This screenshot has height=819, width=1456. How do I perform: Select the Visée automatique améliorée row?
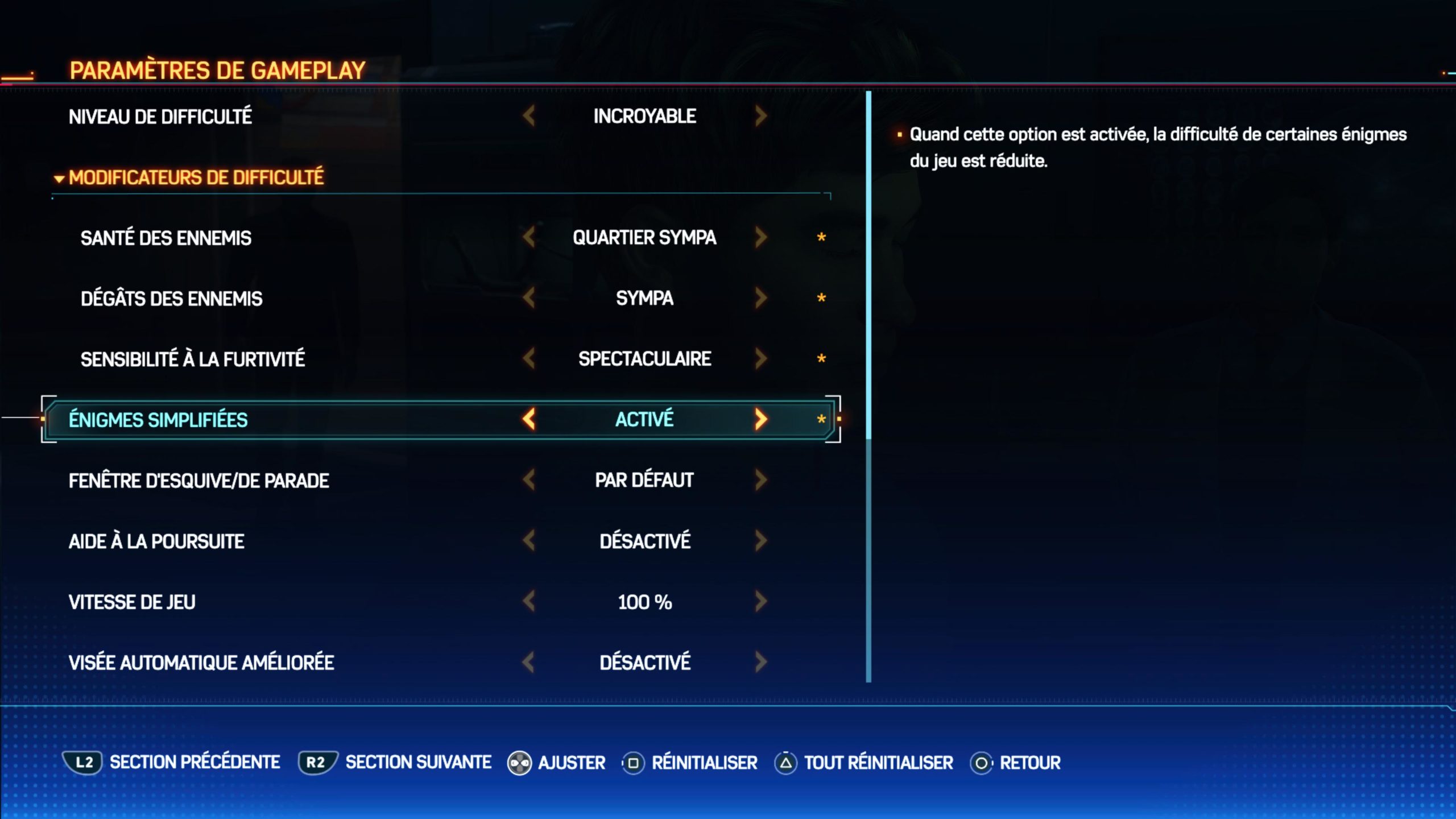tap(201, 663)
